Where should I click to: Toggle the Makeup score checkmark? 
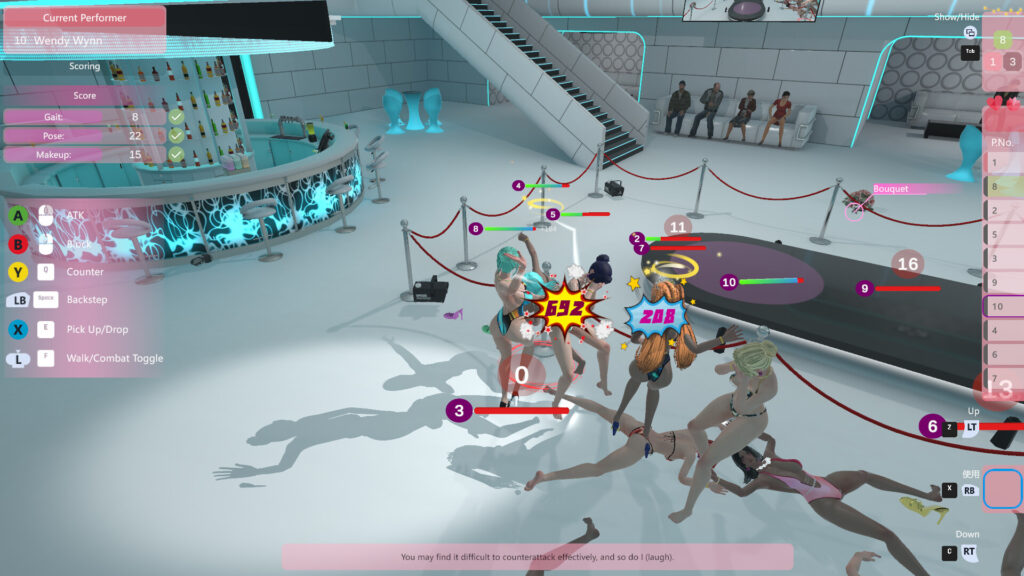pyautogui.click(x=176, y=154)
